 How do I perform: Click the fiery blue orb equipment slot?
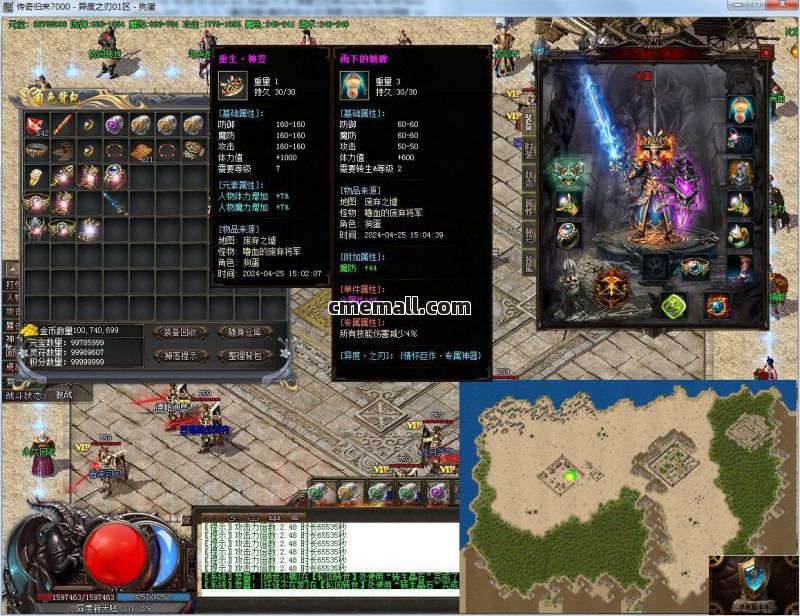[x=716, y=305]
